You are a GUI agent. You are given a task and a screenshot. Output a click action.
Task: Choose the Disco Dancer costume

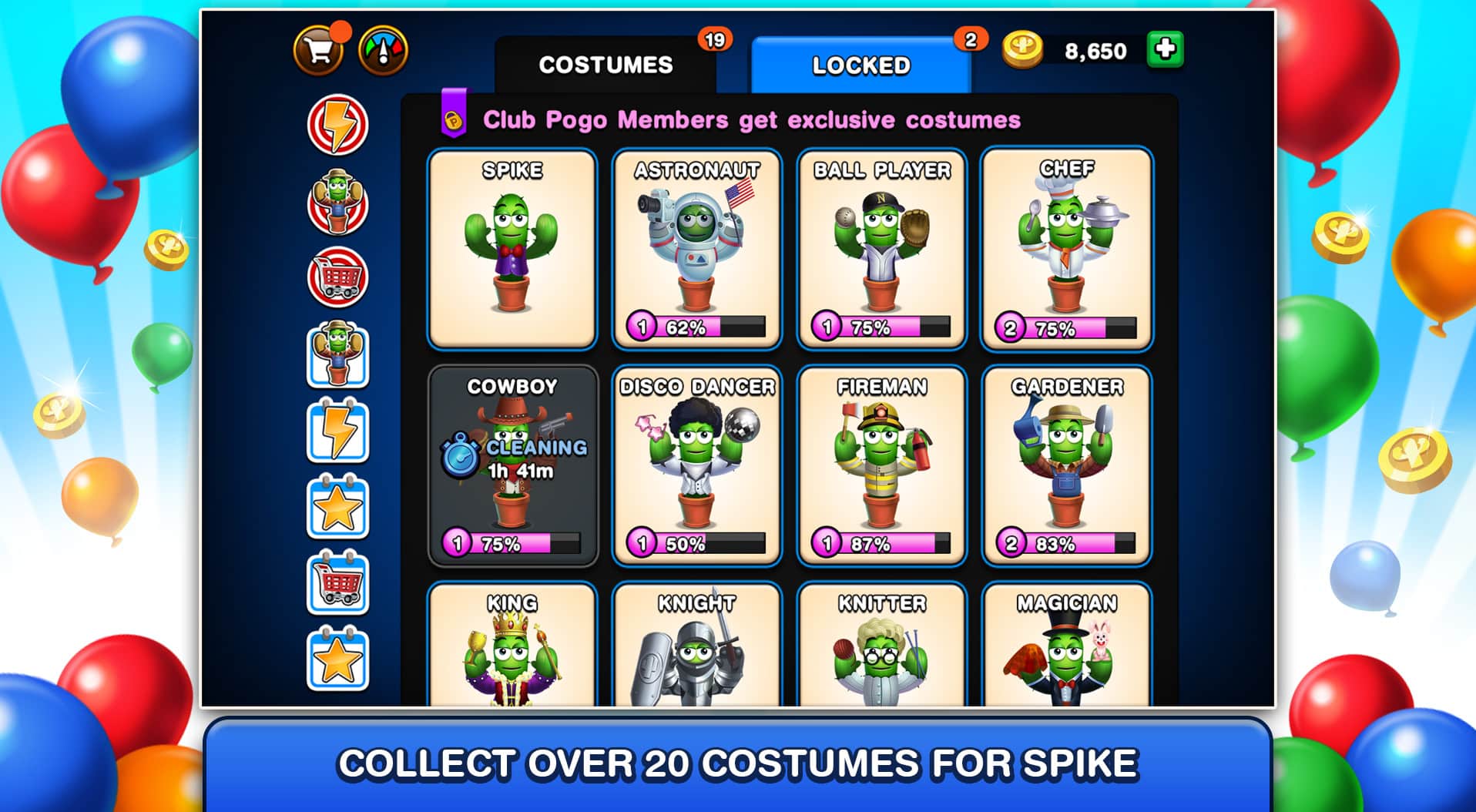point(696,465)
